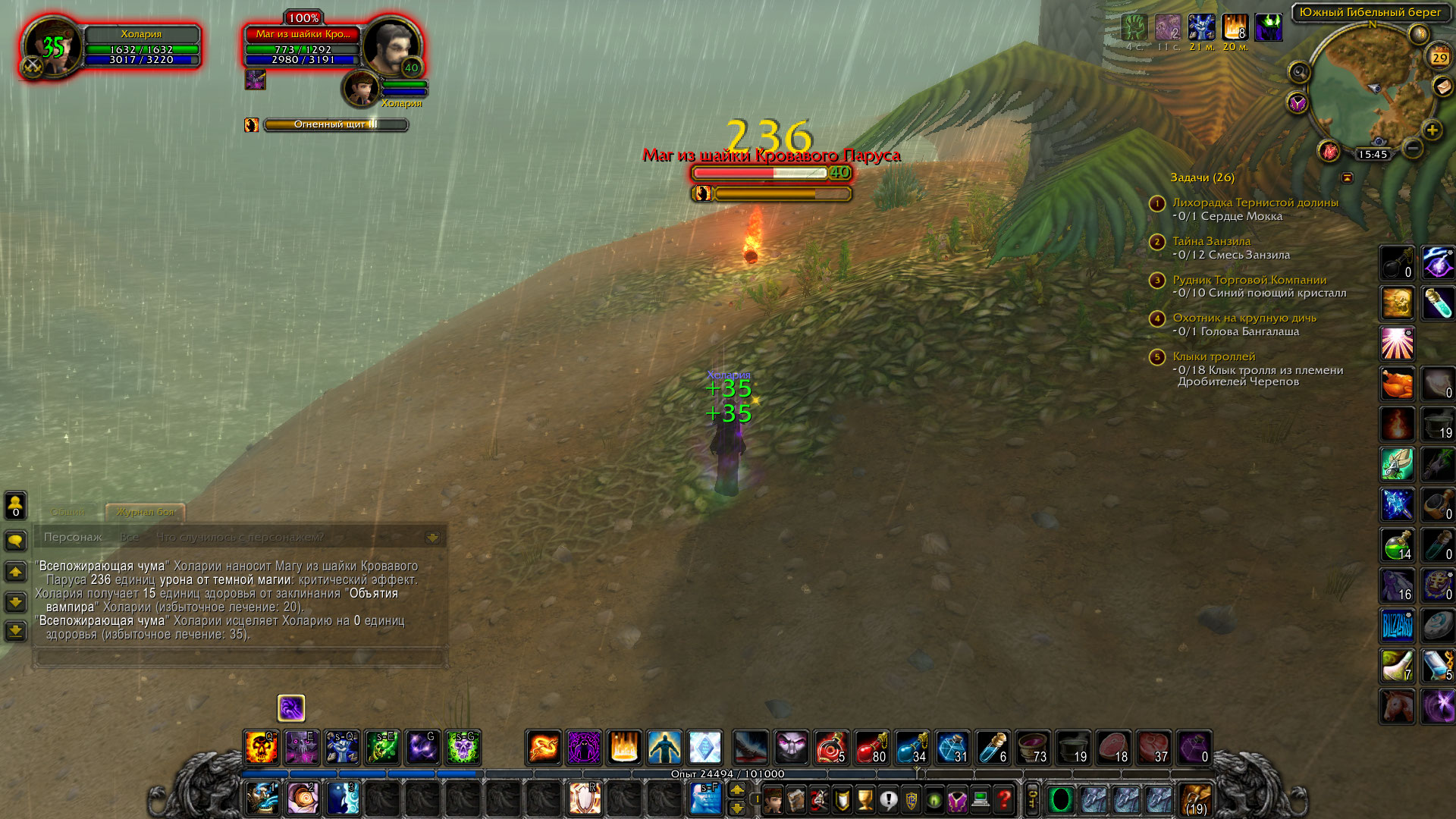Use the red health potion with 80 charges
The width and height of the screenshot is (1456, 819).
click(871, 747)
